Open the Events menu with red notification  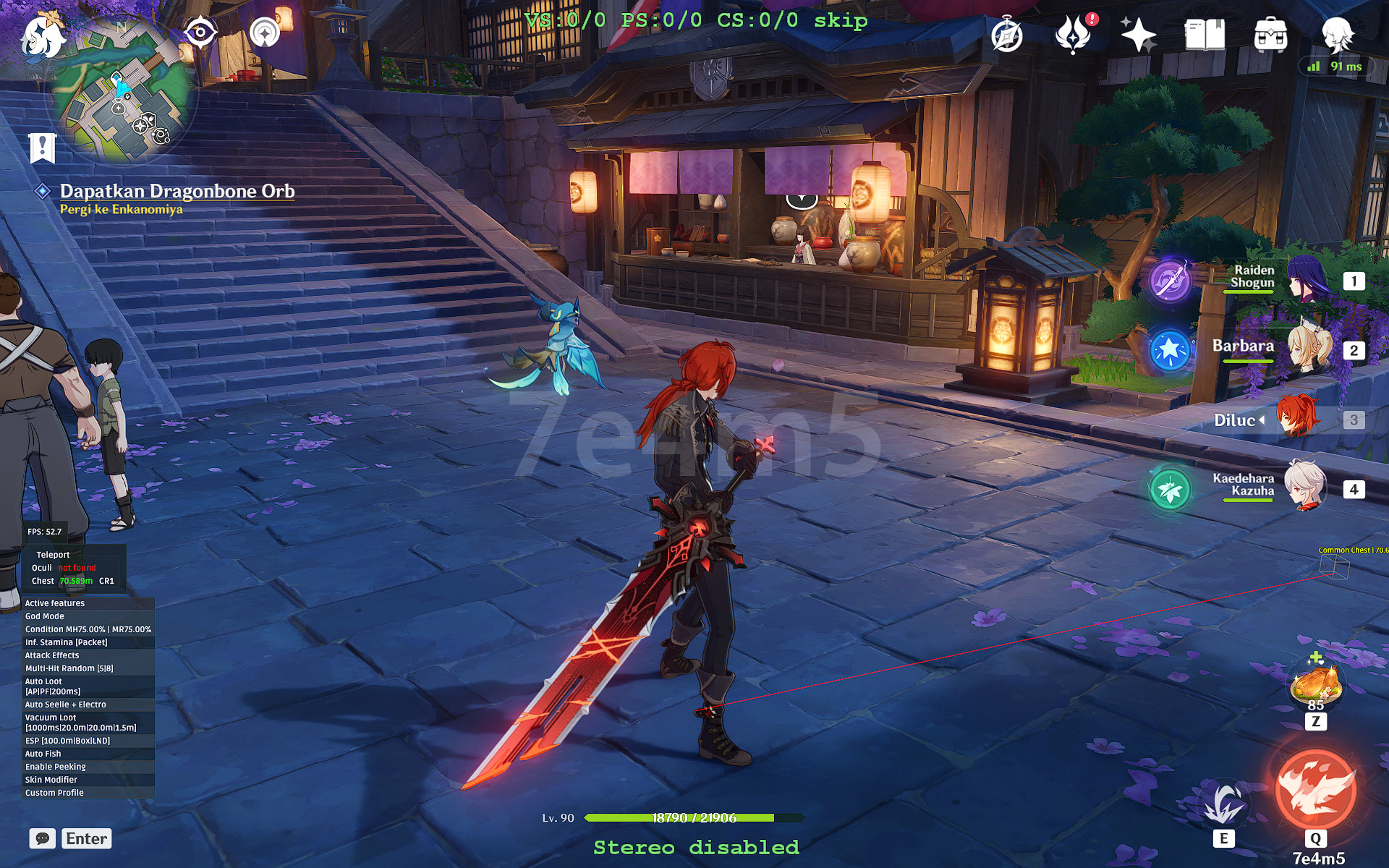coord(1074,34)
